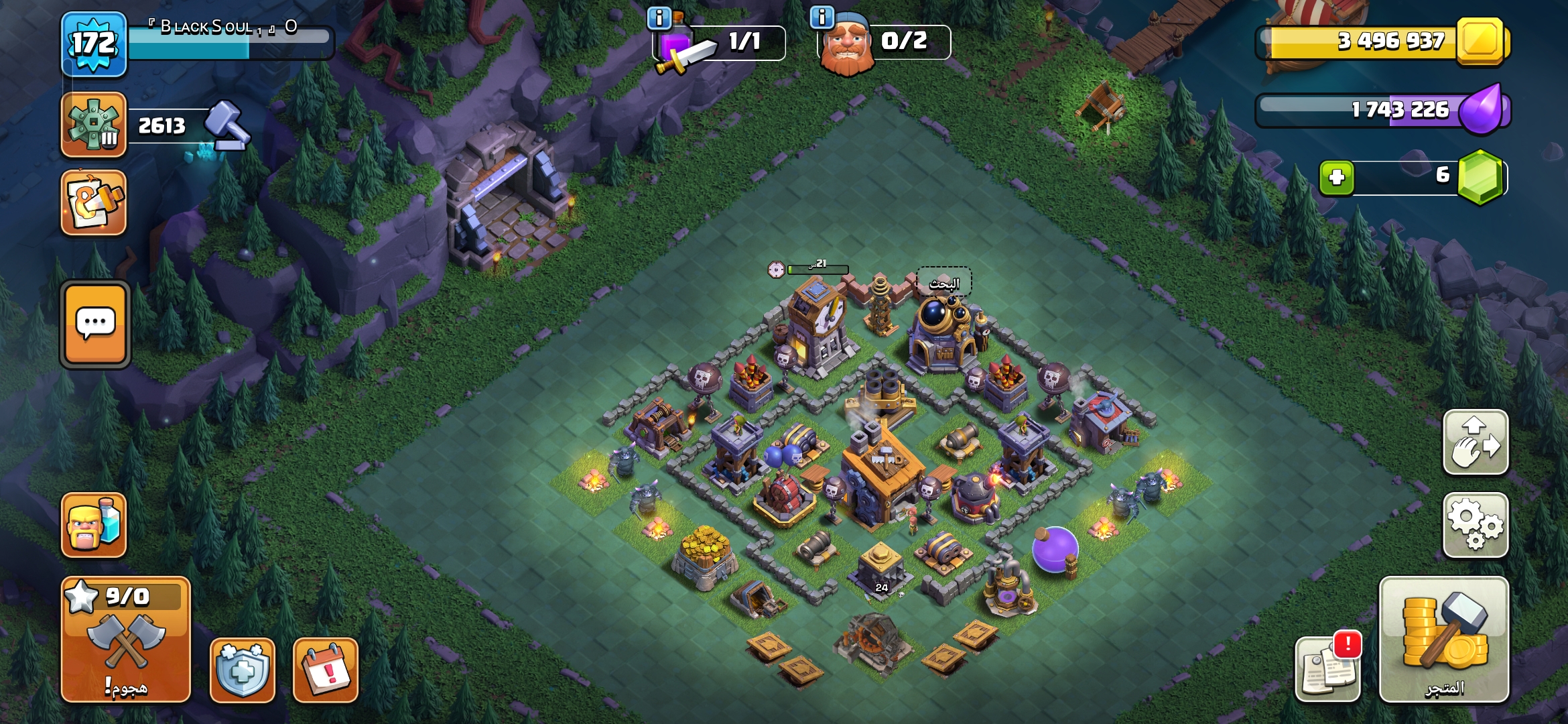
Task: Tap the gold resource bar
Action: click(x=1380, y=42)
